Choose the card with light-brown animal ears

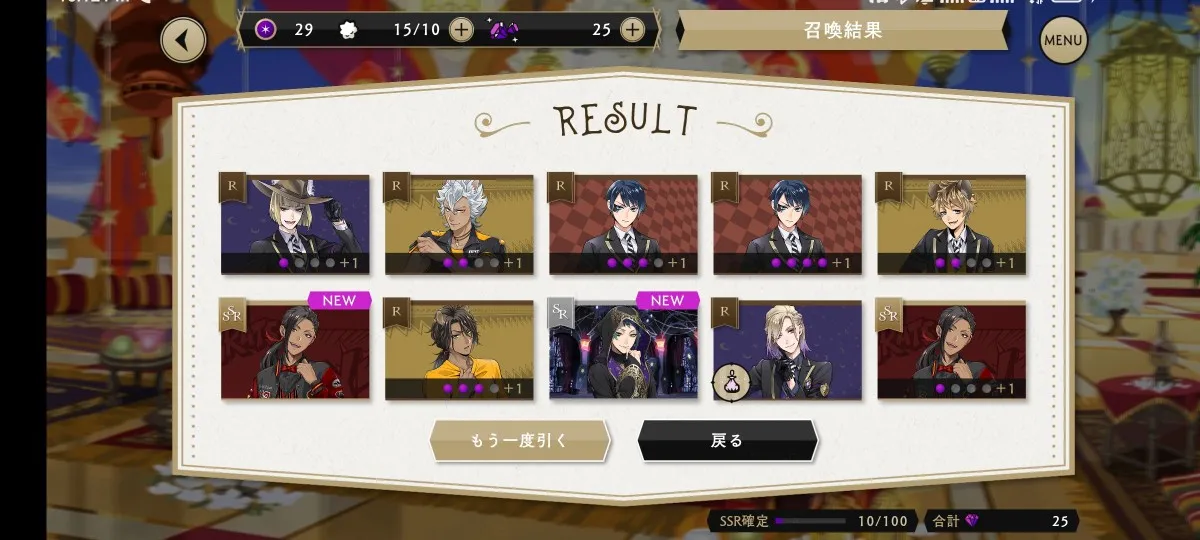click(951, 224)
